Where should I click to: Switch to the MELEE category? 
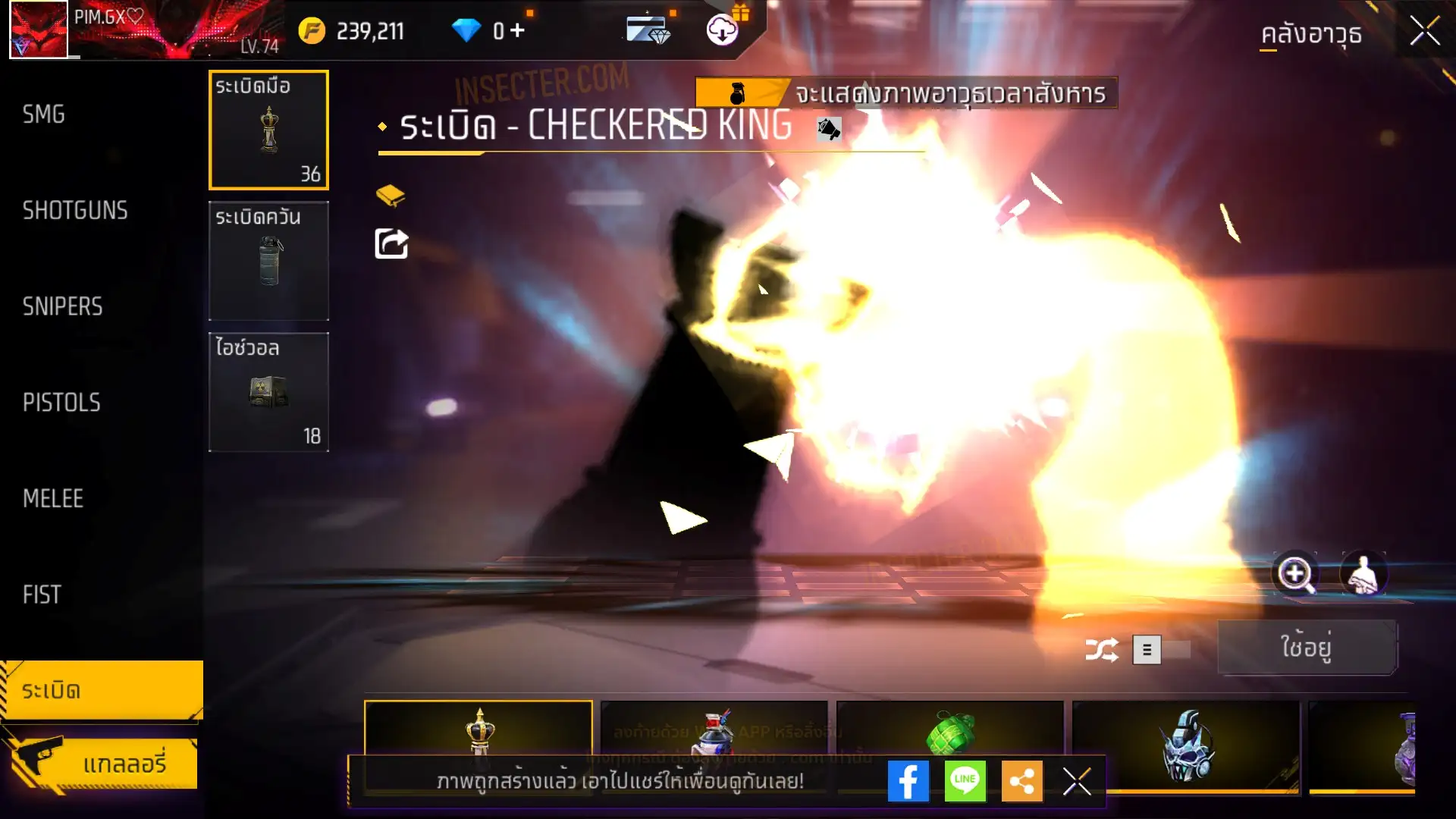click(53, 498)
